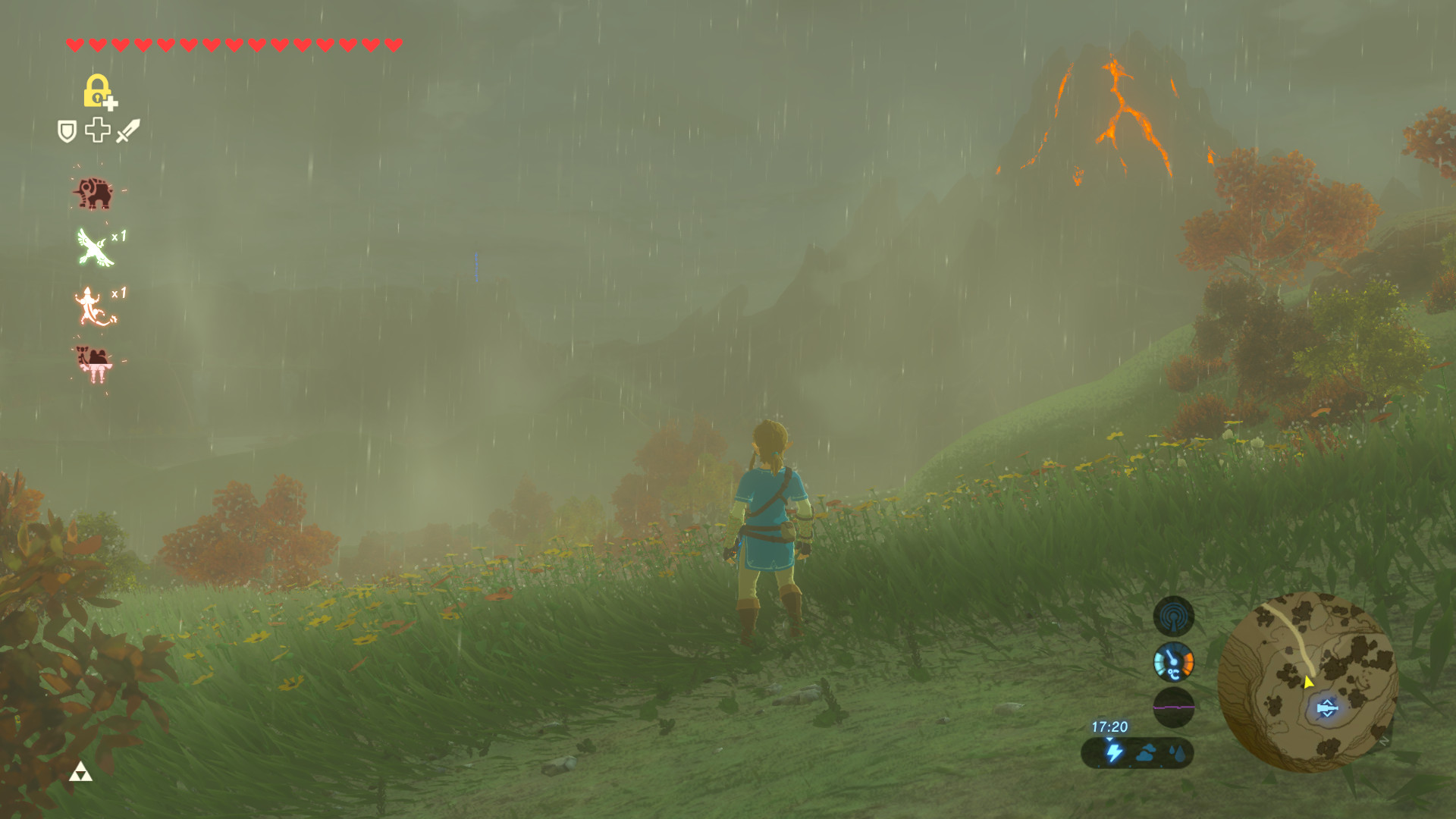
Task: Click the Celsius temperature gauge
Action: [1175, 661]
